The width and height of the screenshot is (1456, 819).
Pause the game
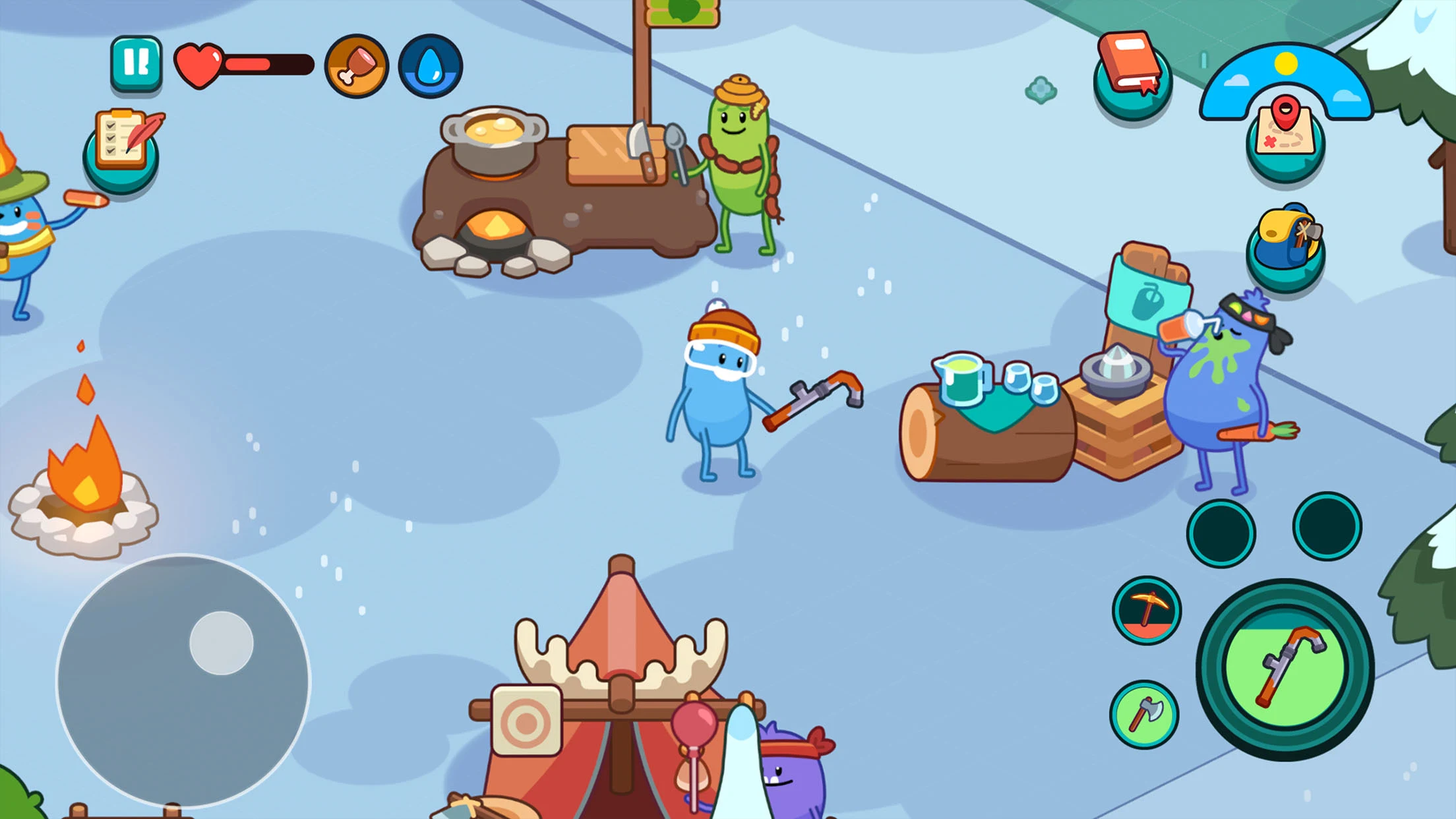pos(136,63)
